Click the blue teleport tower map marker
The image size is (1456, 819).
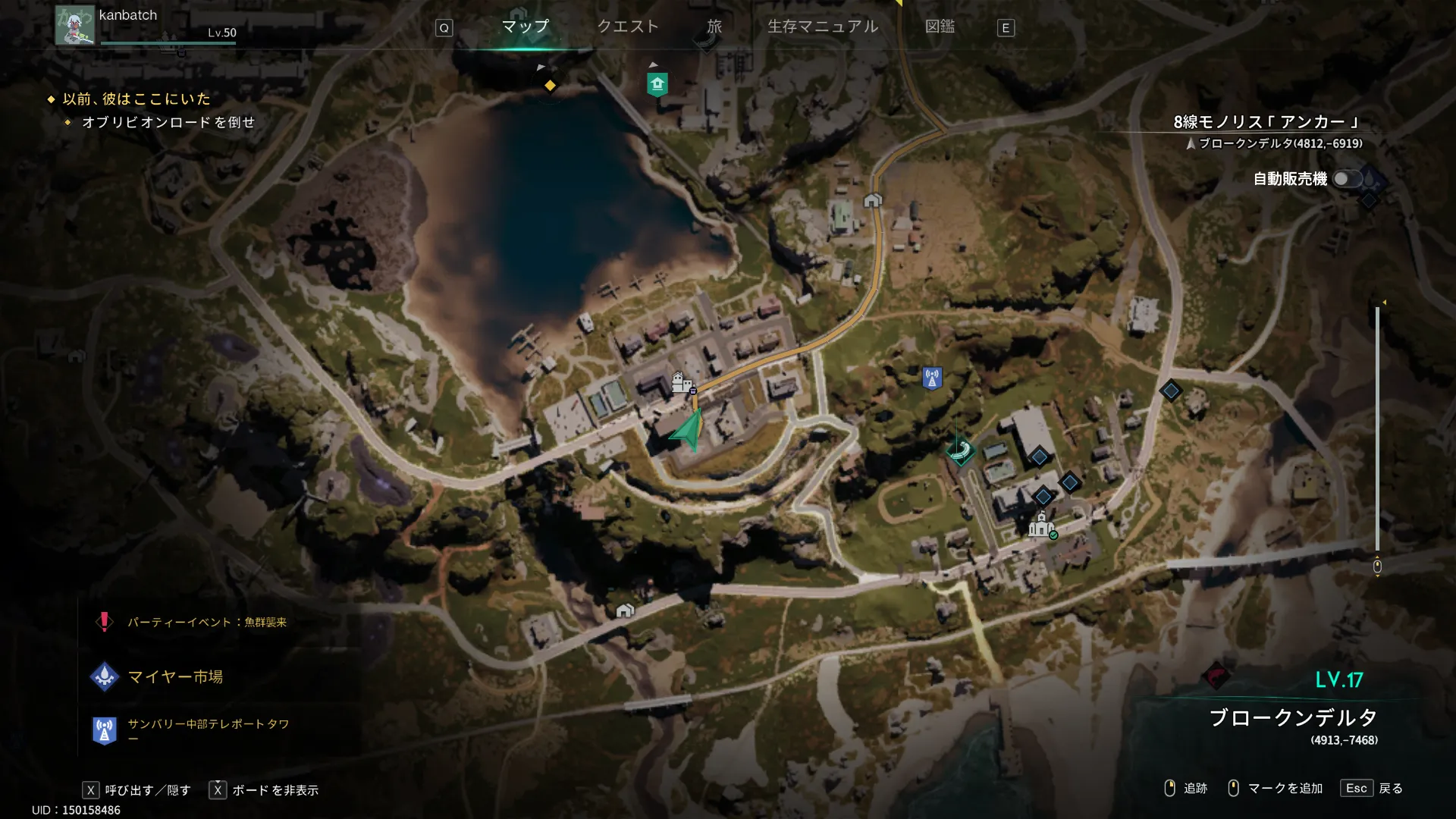[x=932, y=378]
